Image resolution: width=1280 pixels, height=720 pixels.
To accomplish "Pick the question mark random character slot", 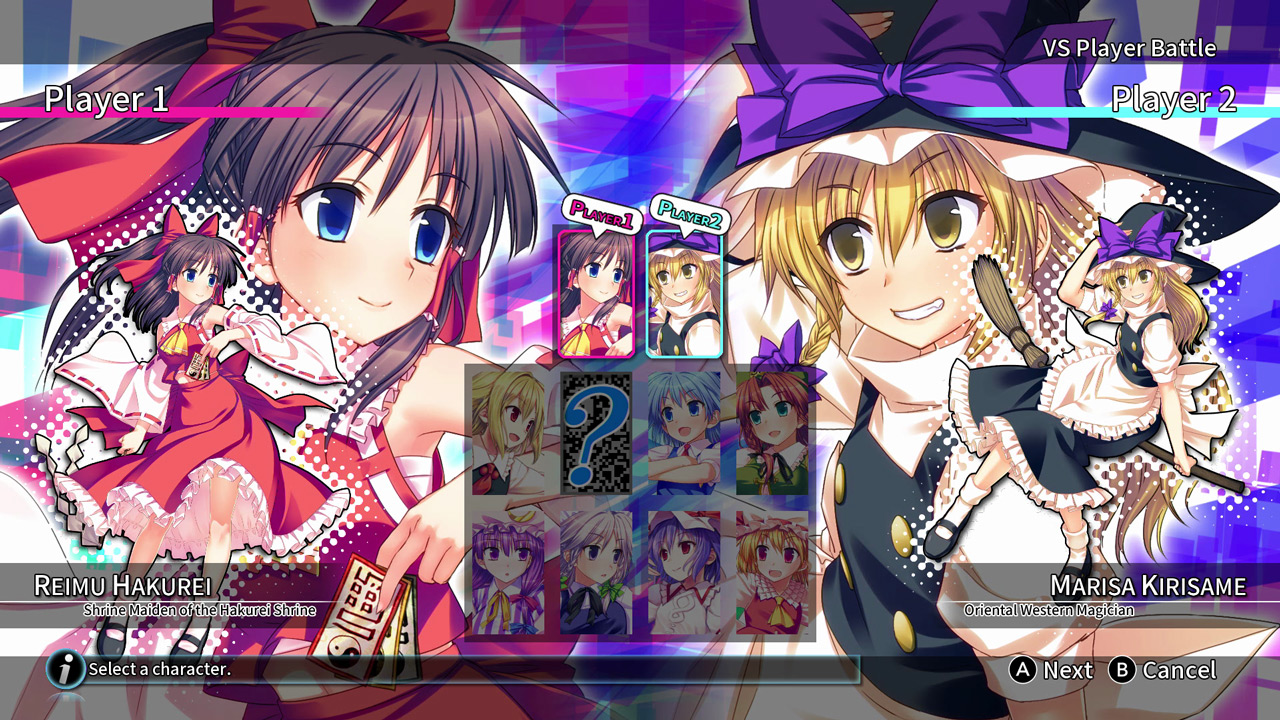I will 597,430.
